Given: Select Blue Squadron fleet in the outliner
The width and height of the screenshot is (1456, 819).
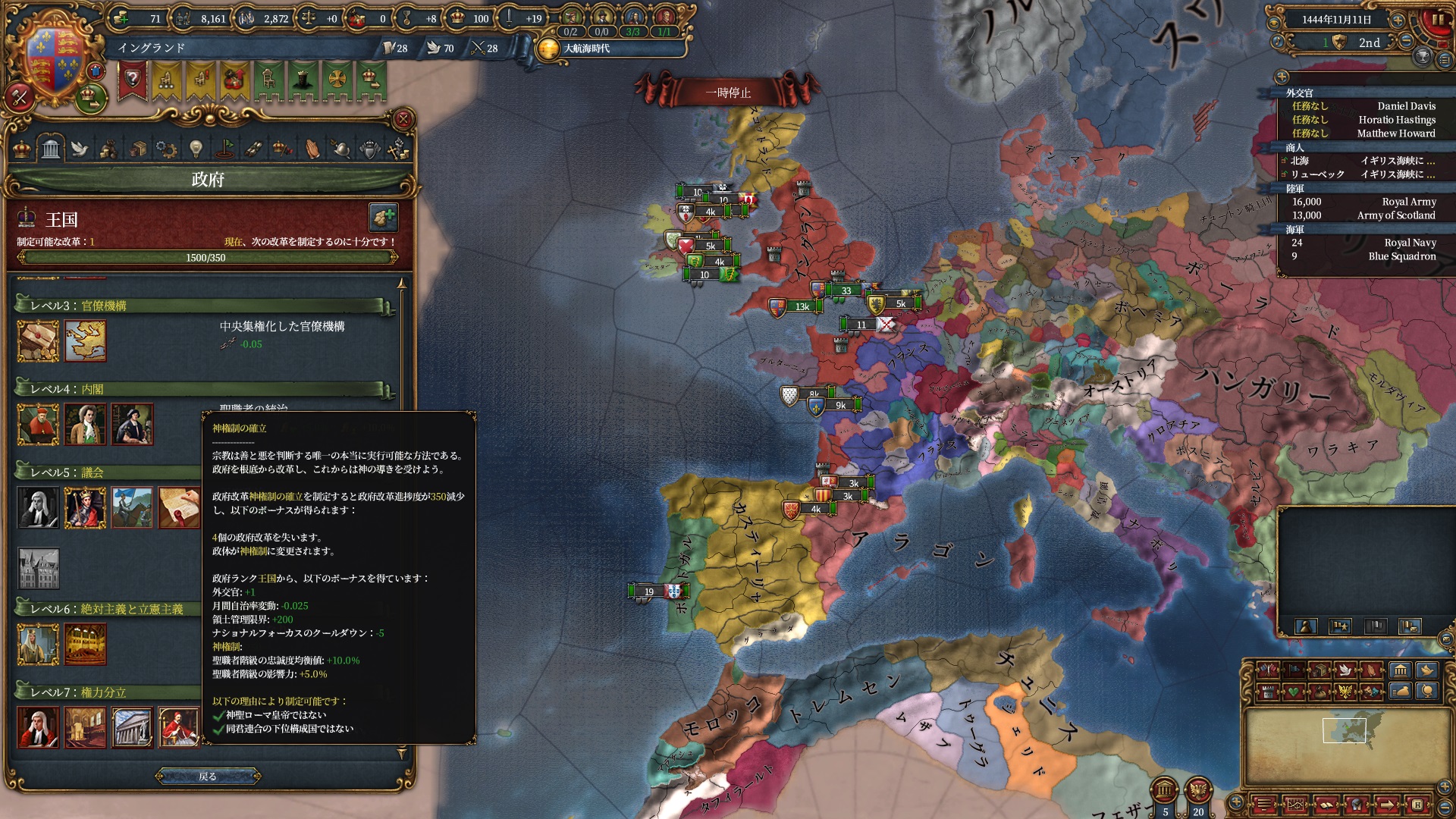Looking at the screenshot, I should [x=1401, y=256].
